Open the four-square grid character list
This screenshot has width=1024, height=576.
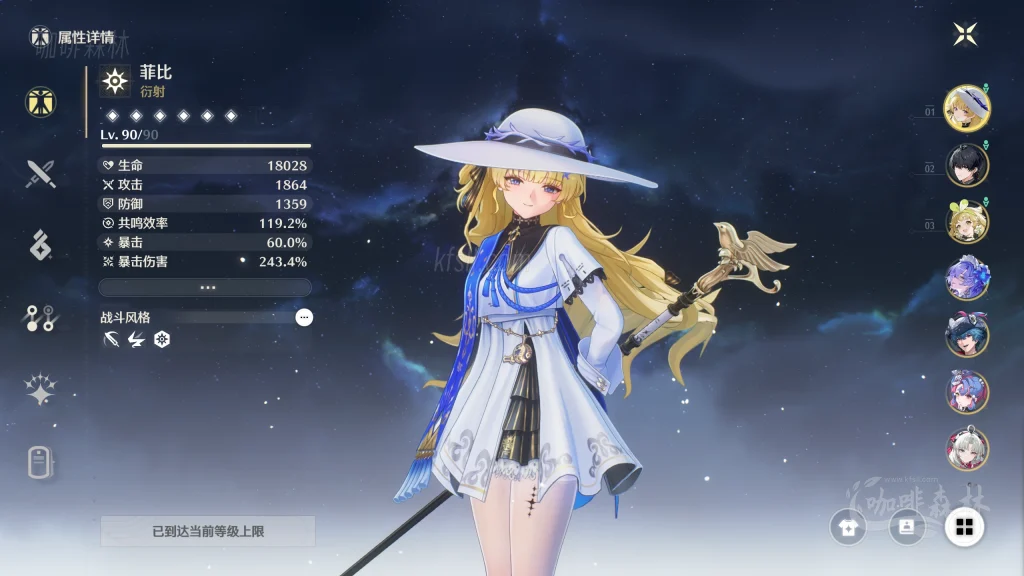pos(965,526)
